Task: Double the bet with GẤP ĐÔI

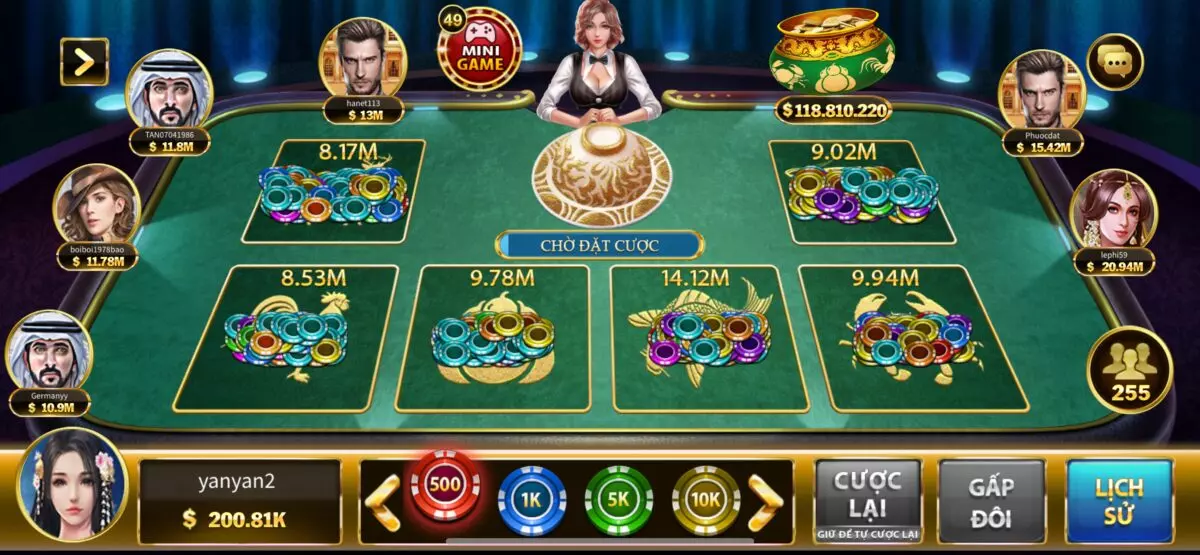Action: click(x=991, y=501)
